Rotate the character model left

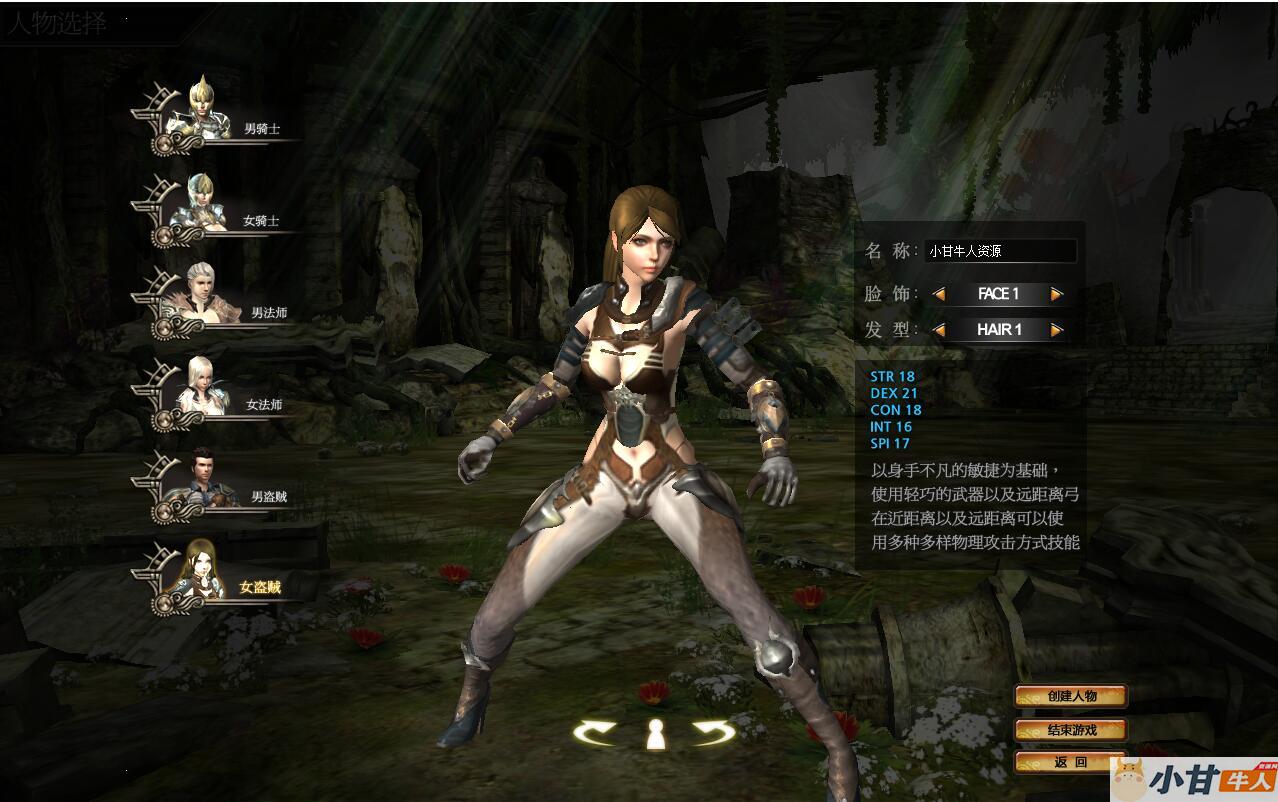596,733
